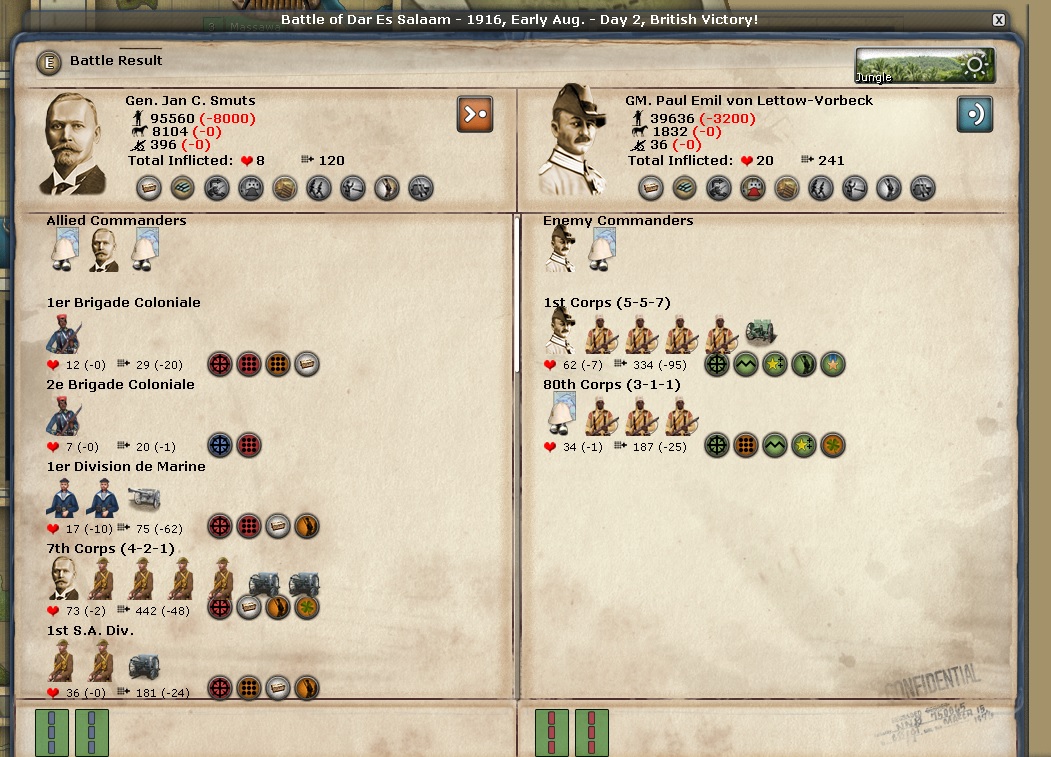The height and width of the screenshot is (757, 1051).
Task: Select the 7th Corps commander portrait
Action: click(64, 578)
